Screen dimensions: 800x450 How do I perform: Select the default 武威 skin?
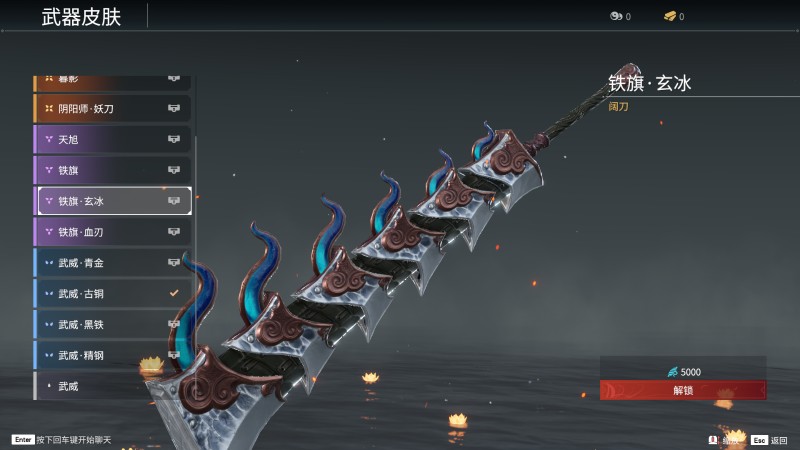pos(112,386)
